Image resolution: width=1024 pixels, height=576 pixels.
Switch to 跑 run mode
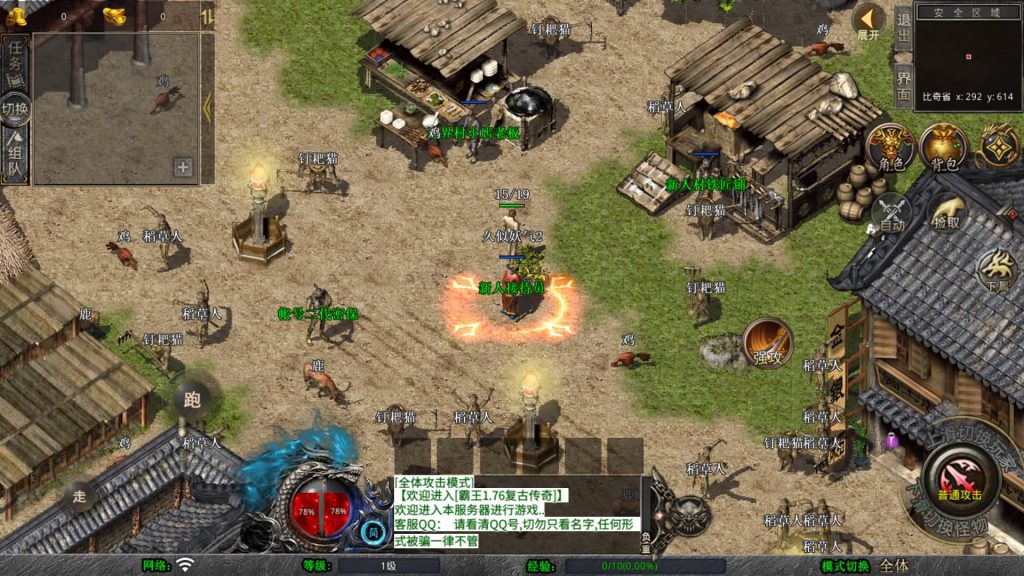[x=192, y=400]
